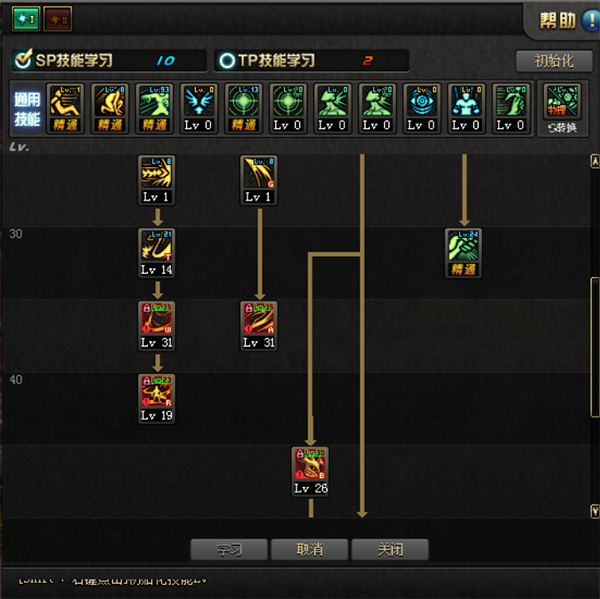Click the 初始化 reset button
The height and width of the screenshot is (599, 600).
point(555,61)
